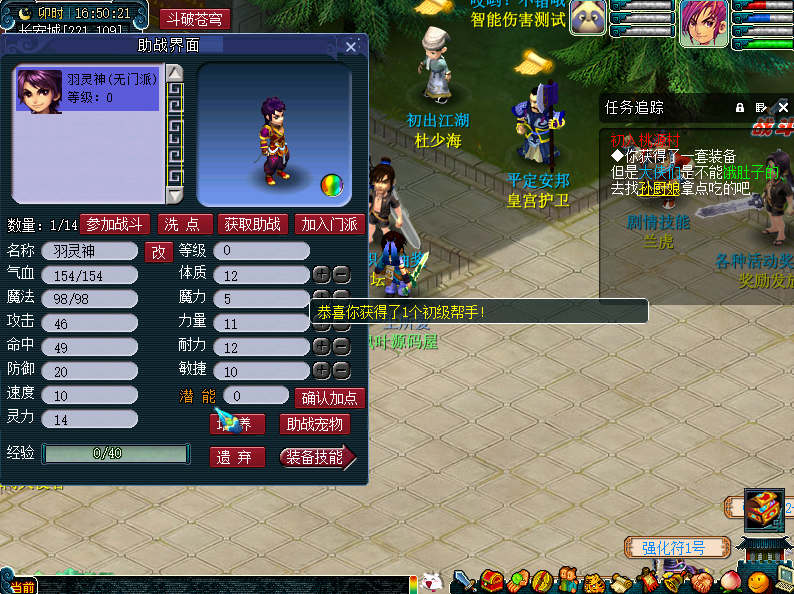
Task: Lock the 任务追踪 quest tracker panel
Action: point(740,107)
